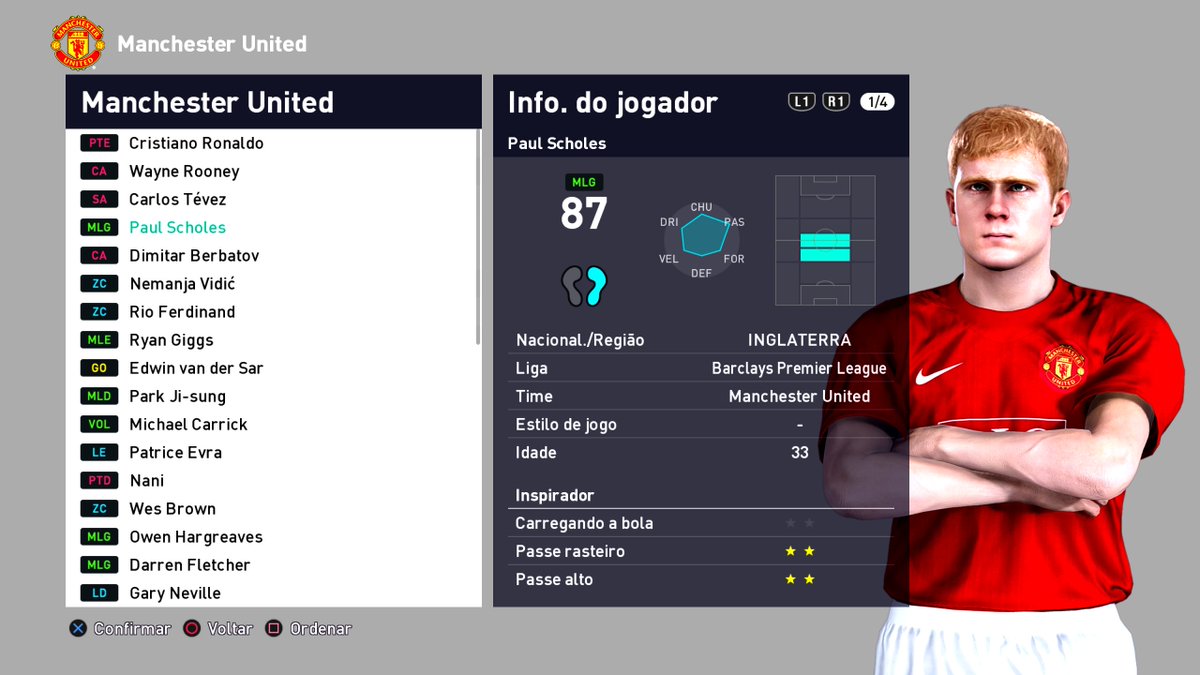Select Carlos Tévez row
The width and height of the screenshot is (1200, 675).
pyautogui.click(x=178, y=199)
